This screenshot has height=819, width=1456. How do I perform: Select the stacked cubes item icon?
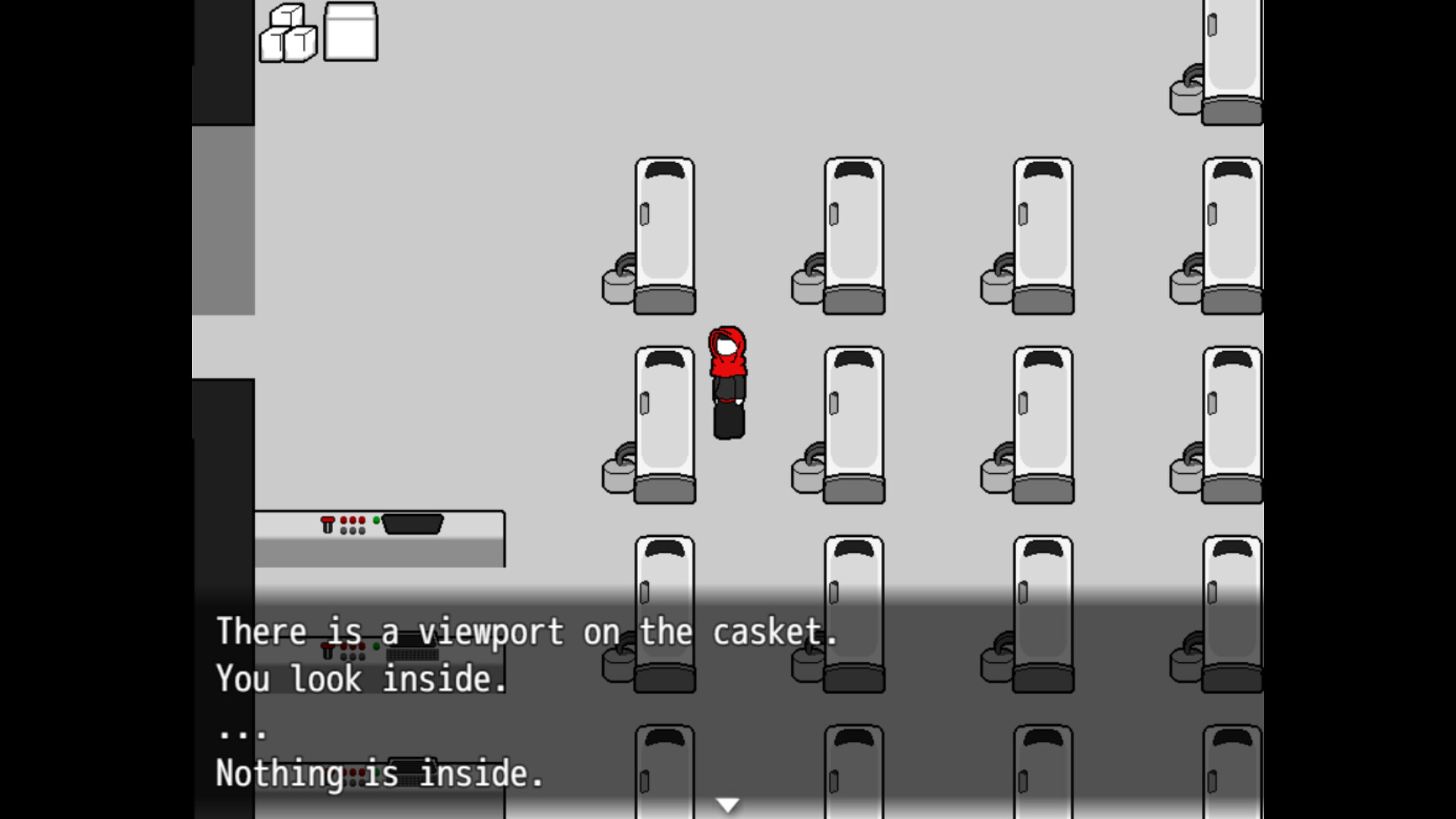(288, 32)
